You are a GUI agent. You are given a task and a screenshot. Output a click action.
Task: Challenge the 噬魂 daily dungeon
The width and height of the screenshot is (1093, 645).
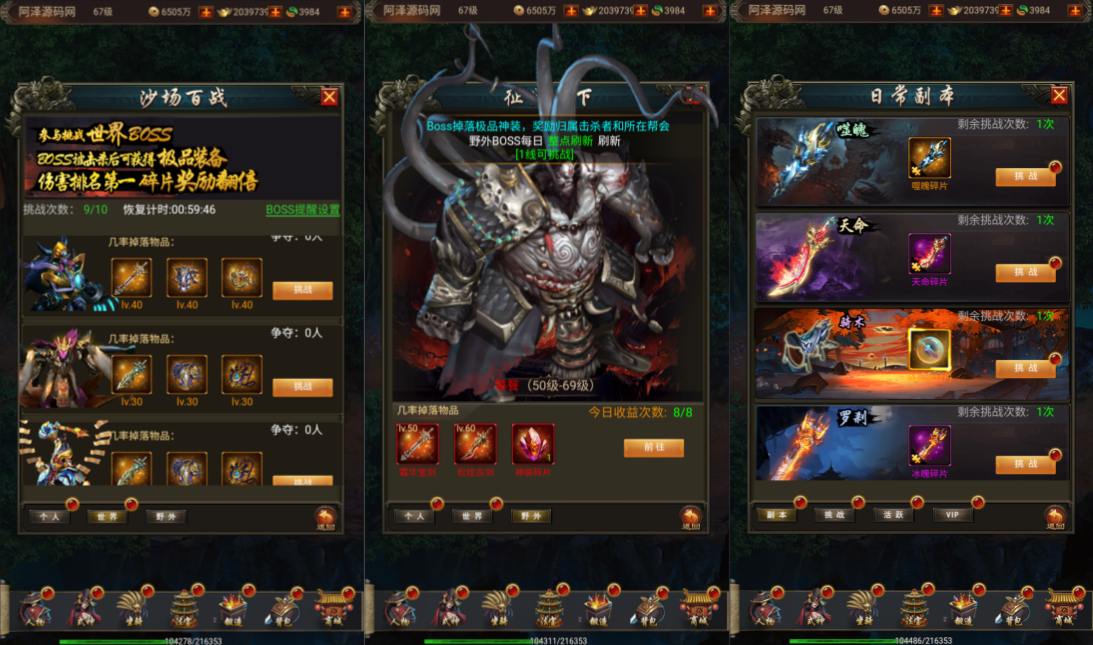1025,177
